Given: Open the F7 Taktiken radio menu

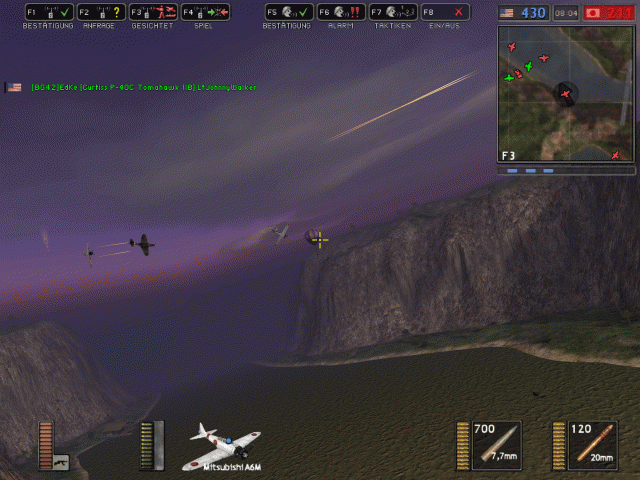Looking at the screenshot, I should 392,12.
